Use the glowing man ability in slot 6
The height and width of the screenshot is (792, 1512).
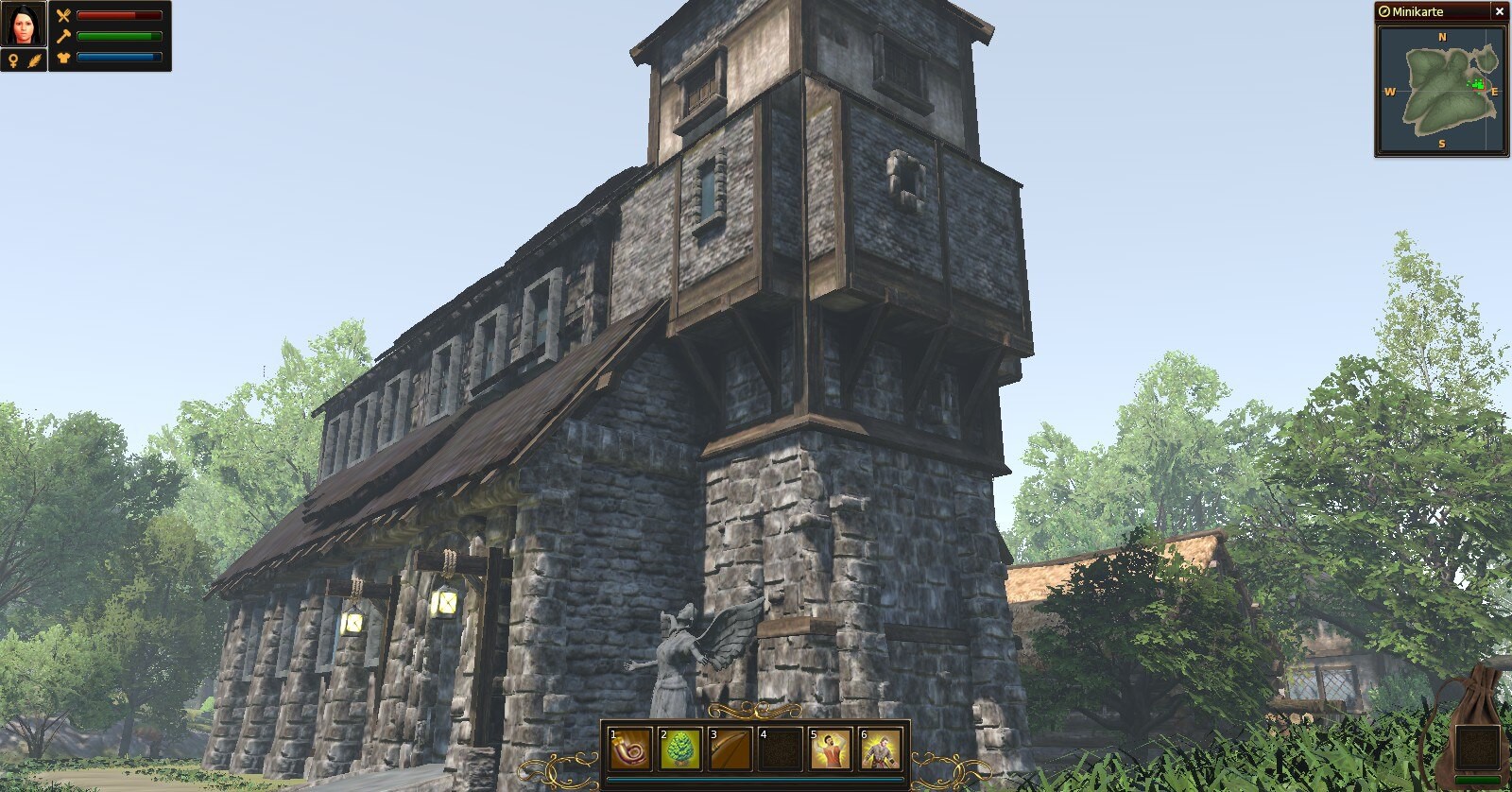881,749
